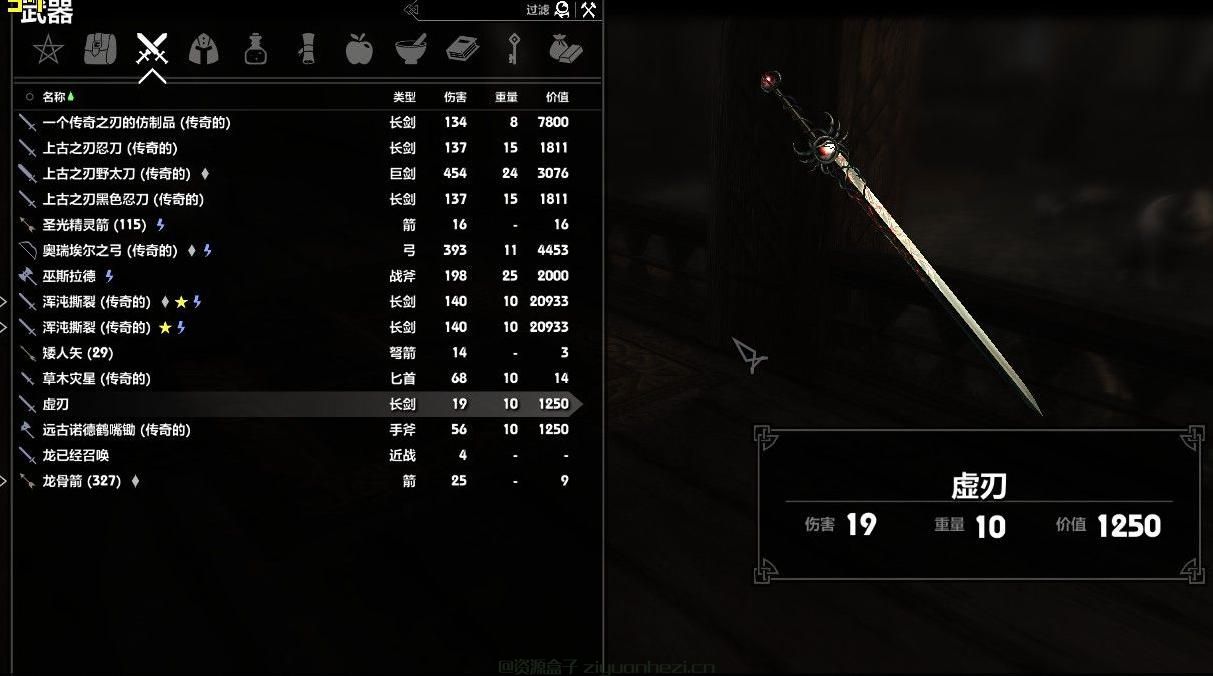1213x676 pixels.
Task: Sort items by 伤害 column header
Action: pos(455,97)
